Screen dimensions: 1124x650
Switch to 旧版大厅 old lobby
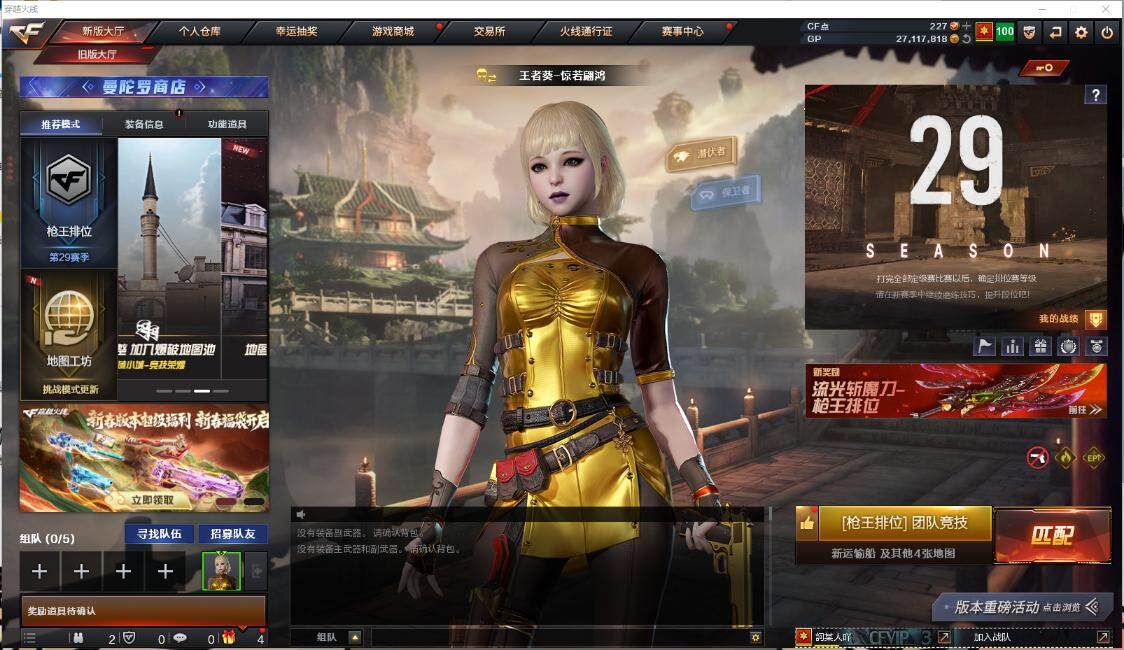(97, 54)
